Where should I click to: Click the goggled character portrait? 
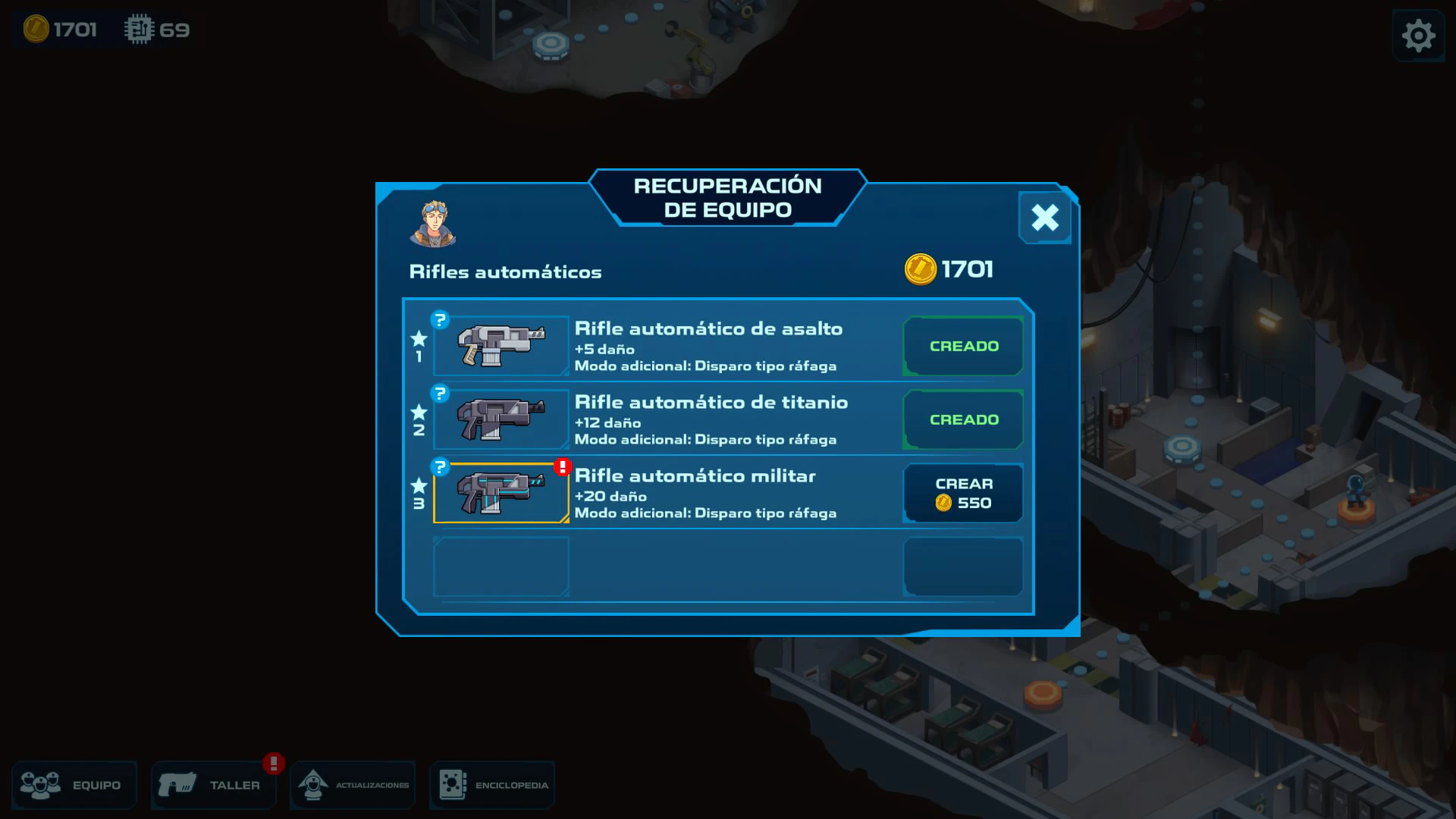click(433, 224)
